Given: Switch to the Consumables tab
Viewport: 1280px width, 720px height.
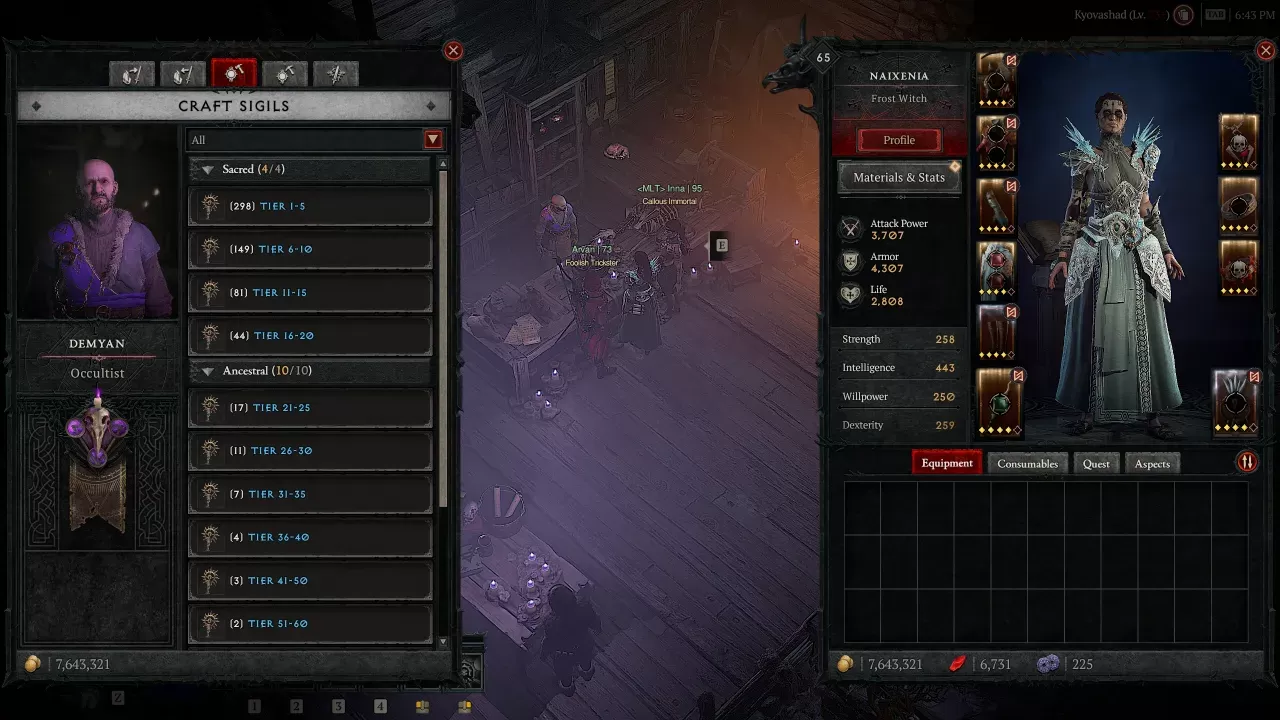Looking at the screenshot, I should click(x=1027, y=463).
